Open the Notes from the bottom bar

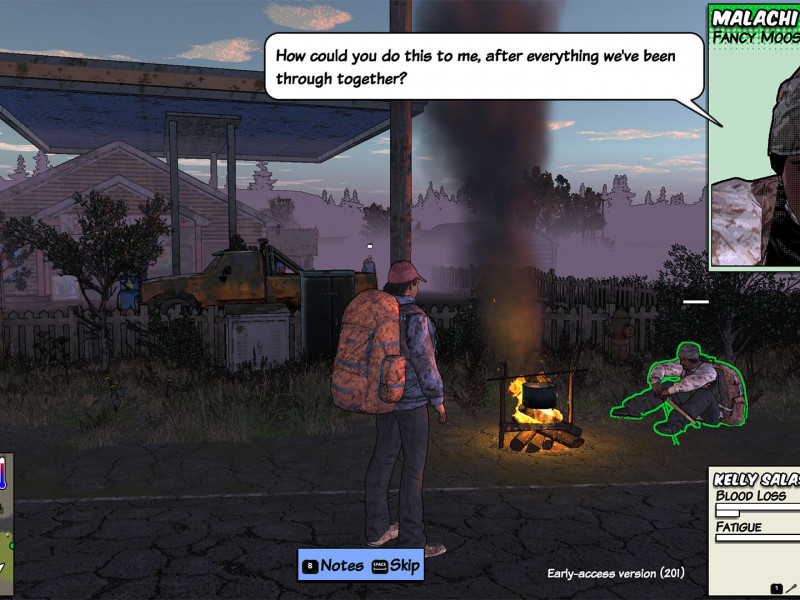tap(333, 565)
